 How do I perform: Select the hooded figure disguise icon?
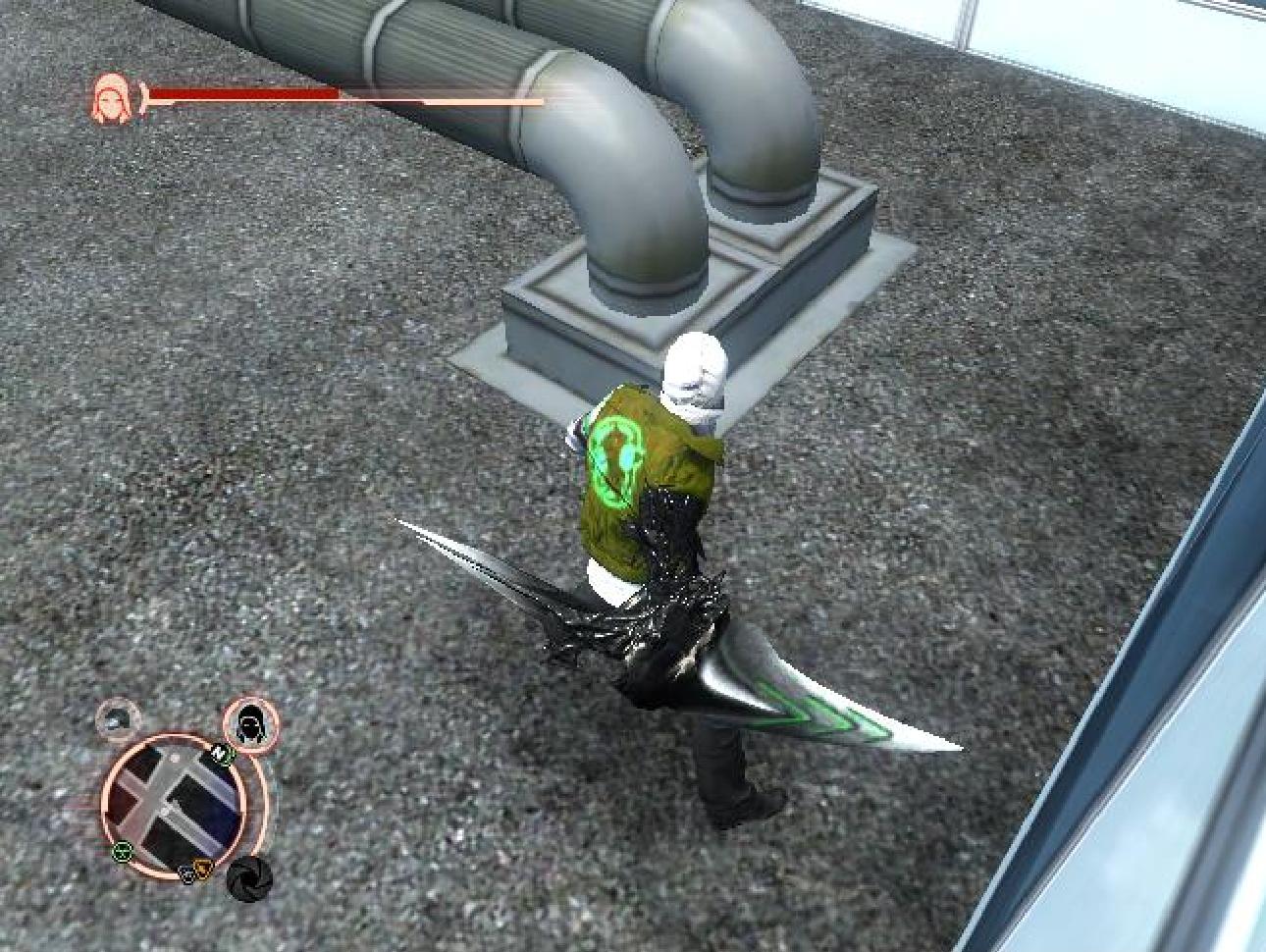pos(252,723)
